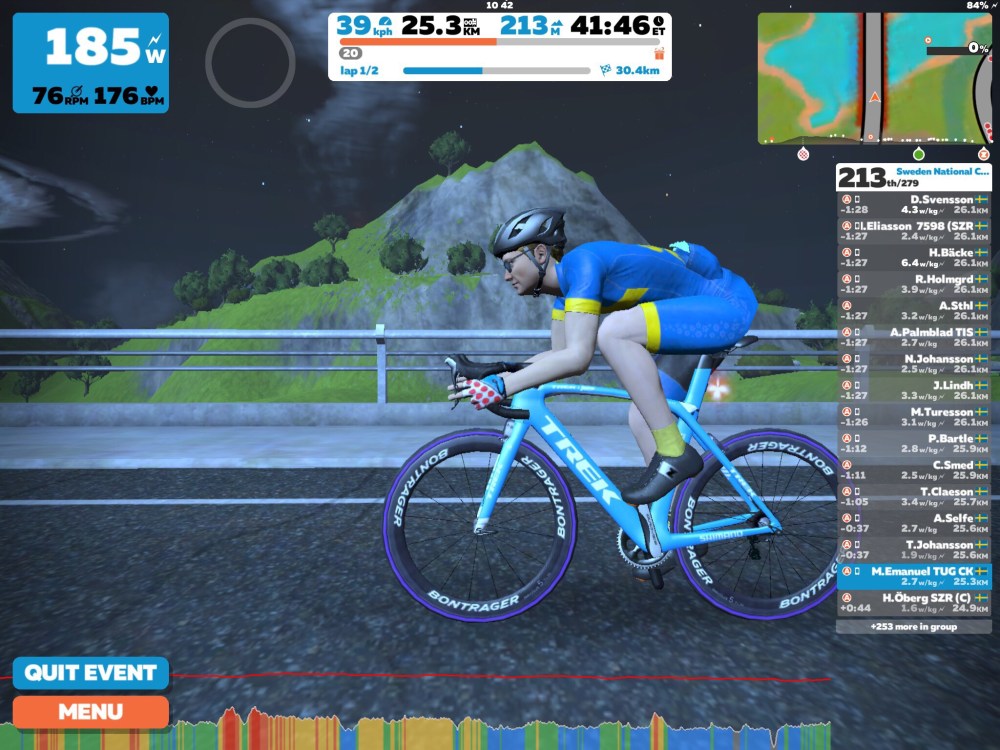Select A.Palmblad TIS rider row

click(913, 337)
